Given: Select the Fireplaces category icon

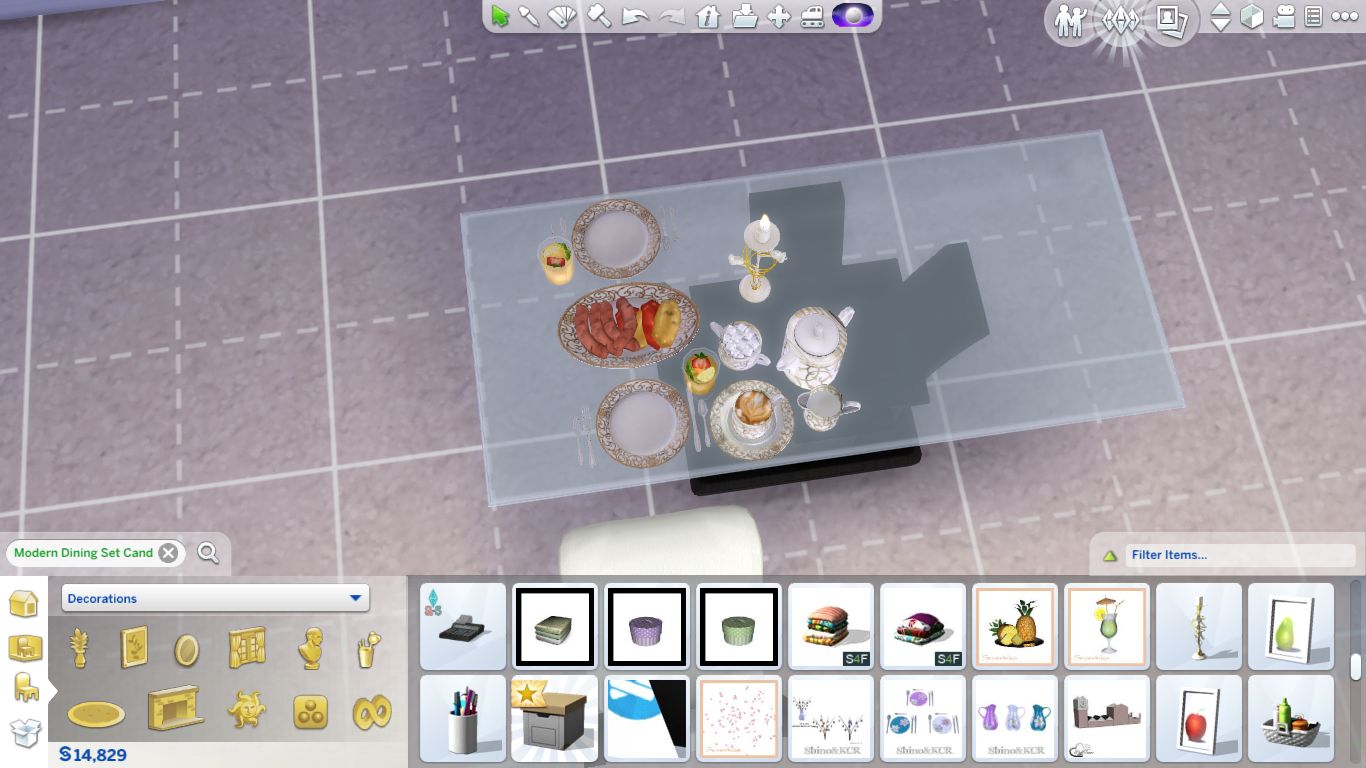Looking at the screenshot, I should tap(173, 710).
